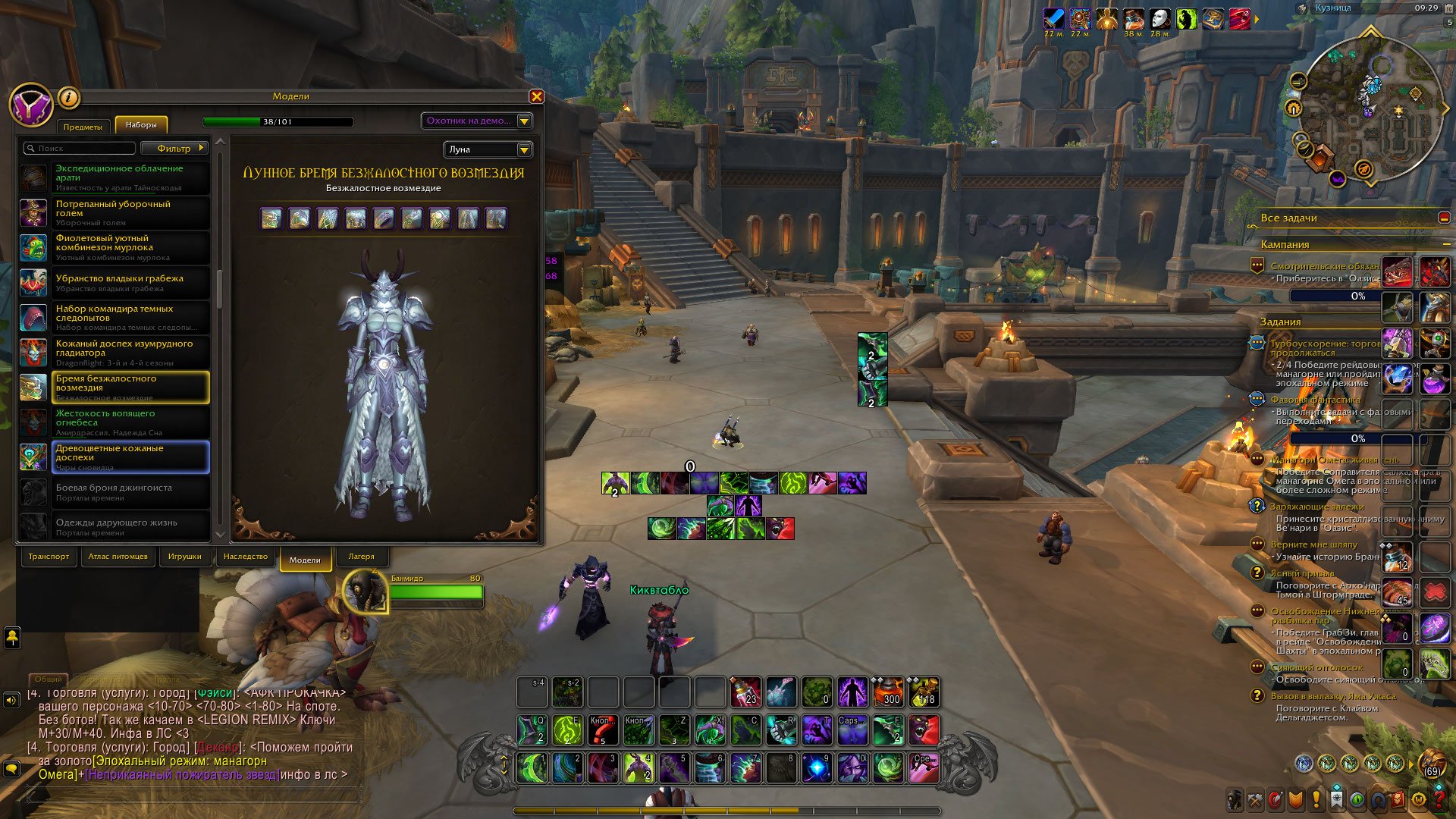Show the Наследство tab

(245, 557)
